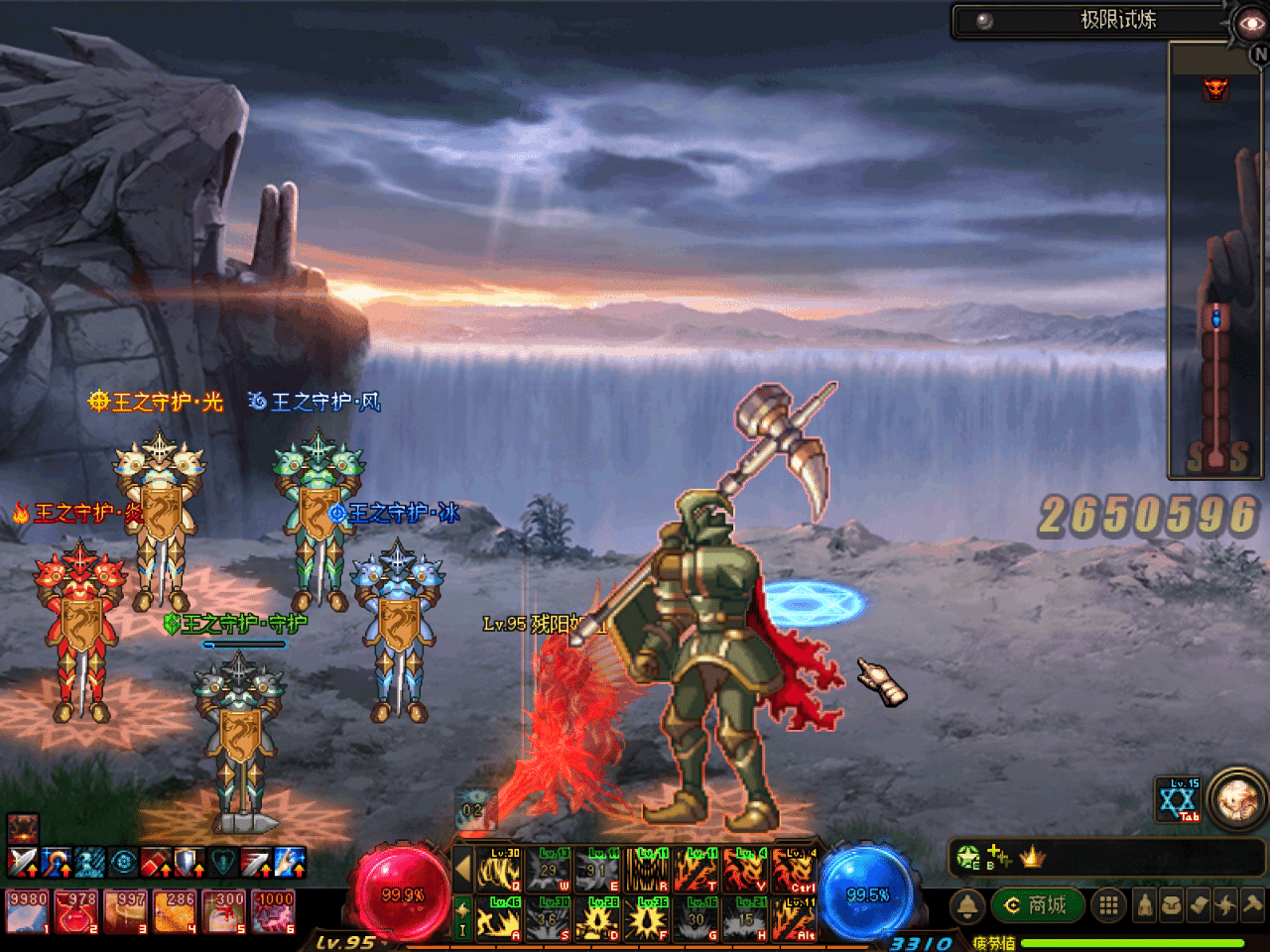Open the round character portrait button
The image size is (1270, 952).
[1236, 798]
